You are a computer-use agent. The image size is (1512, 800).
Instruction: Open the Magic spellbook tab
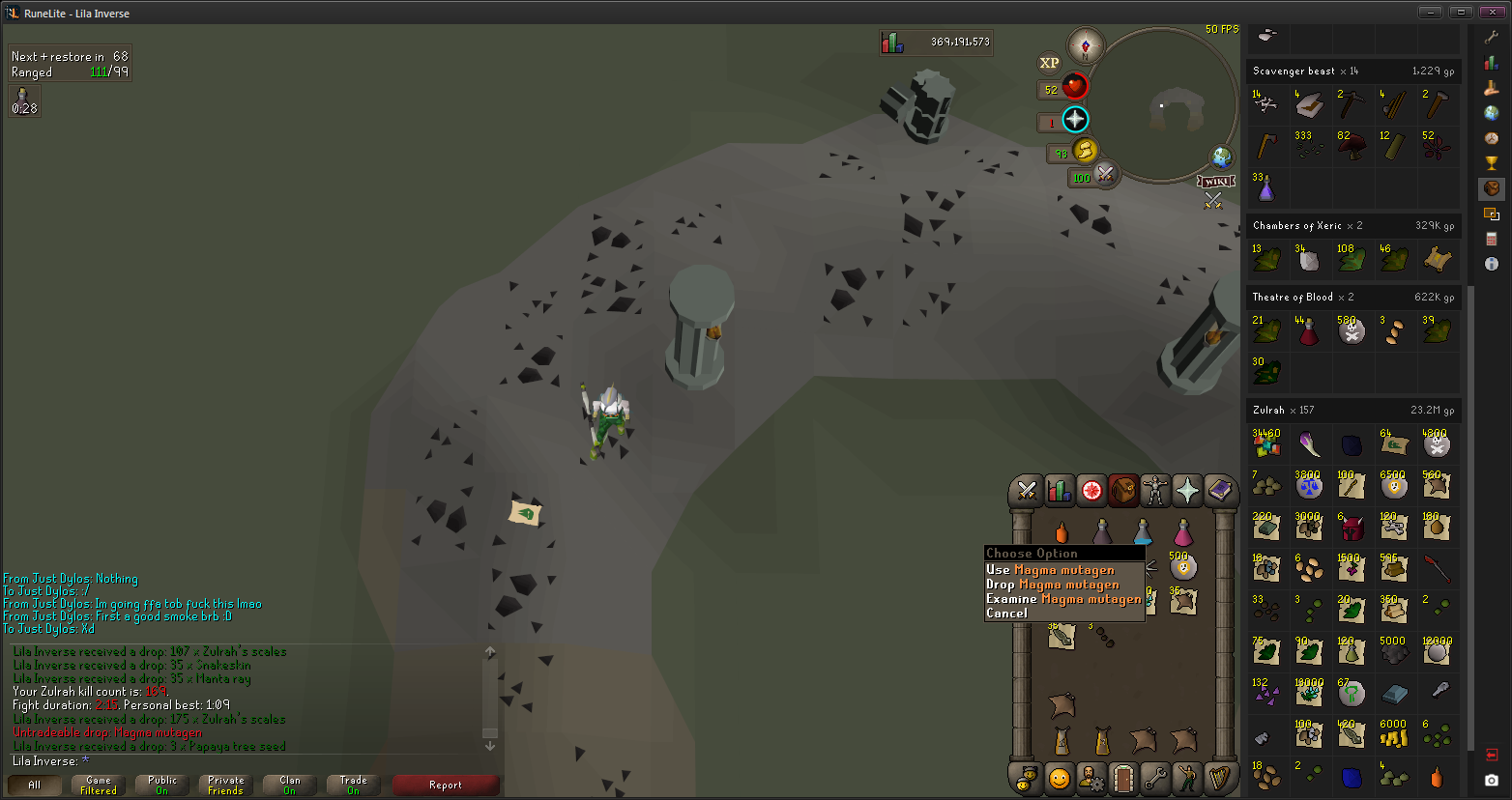1219,491
